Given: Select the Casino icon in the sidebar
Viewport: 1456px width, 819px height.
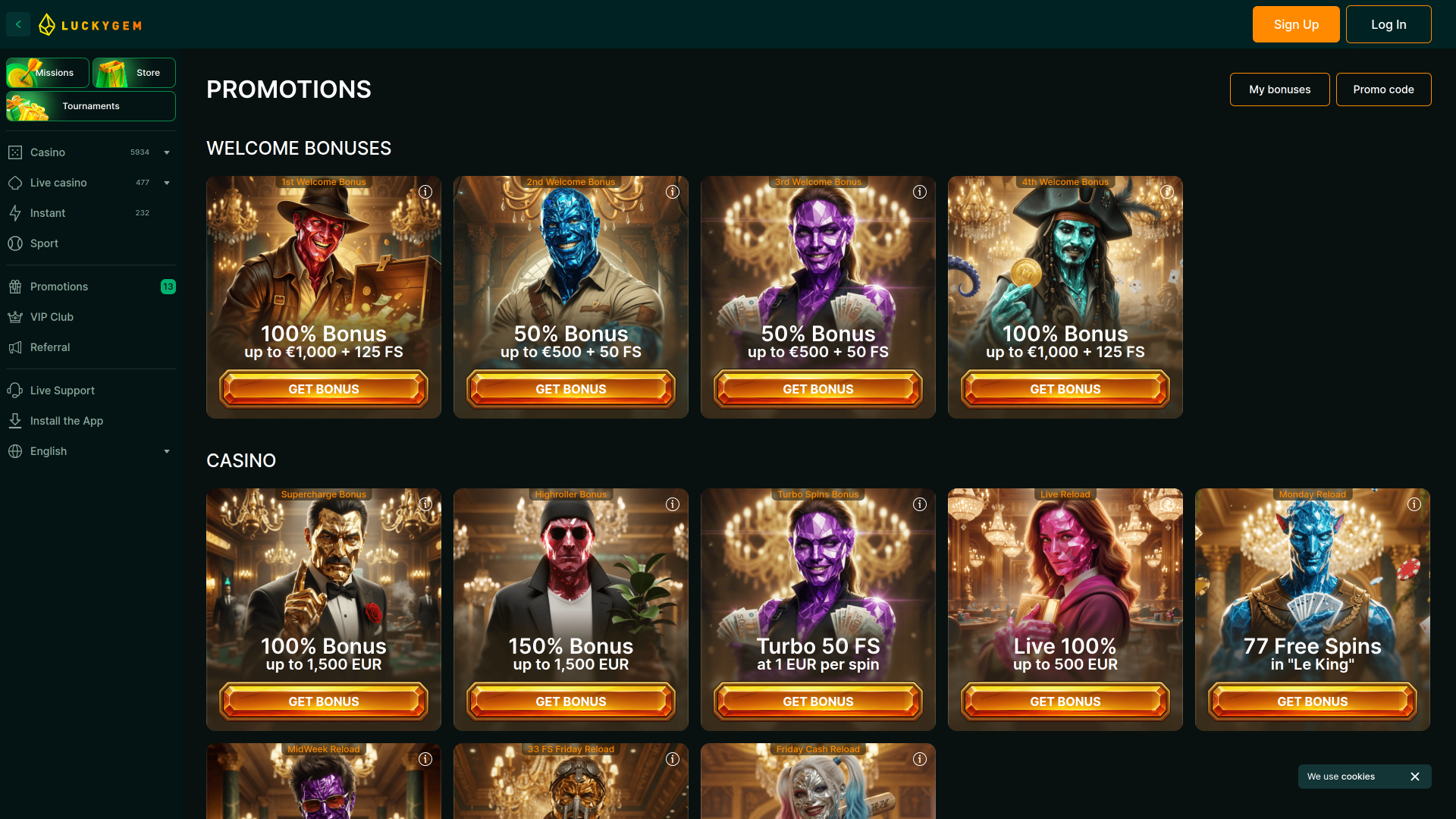Looking at the screenshot, I should pos(16,152).
